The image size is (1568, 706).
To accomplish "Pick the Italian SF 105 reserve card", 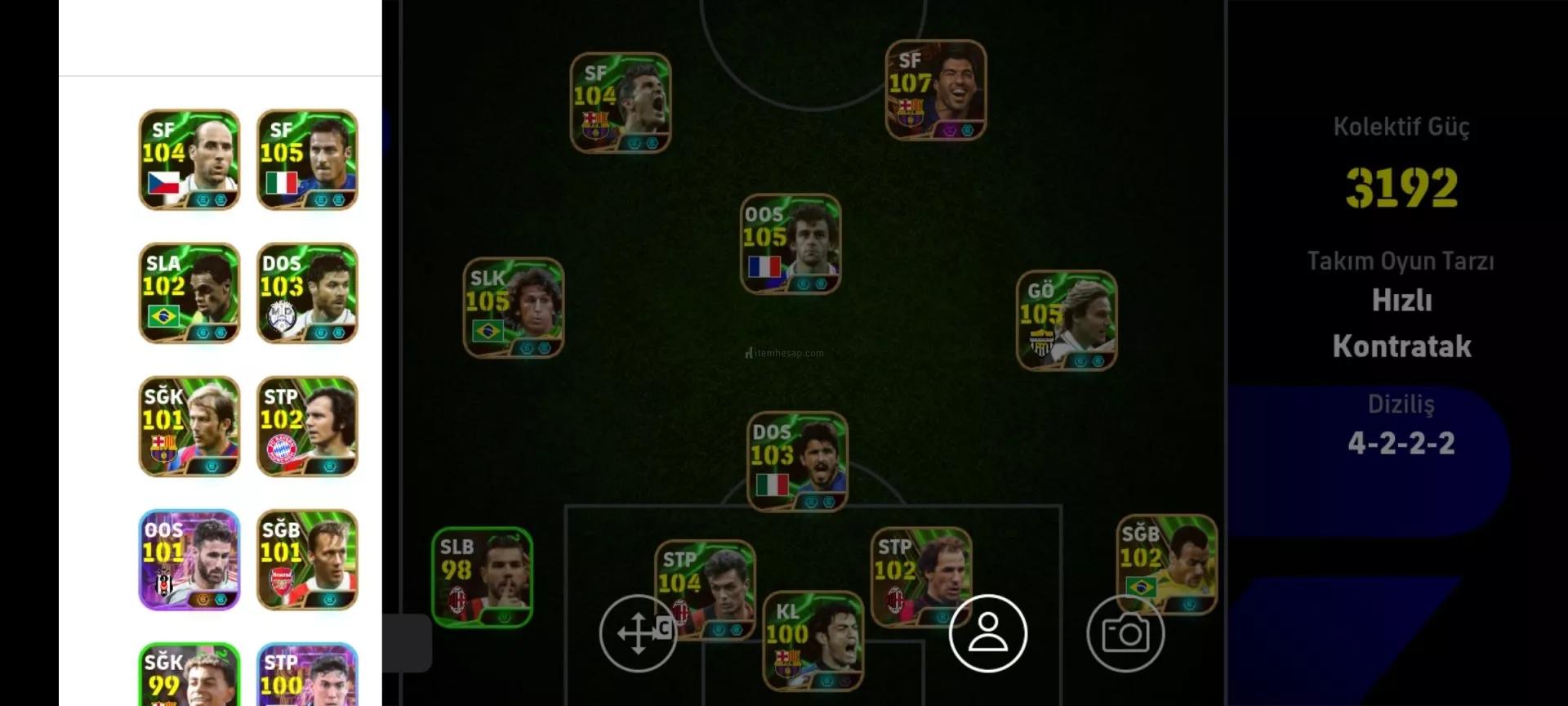I will (x=307, y=160).
